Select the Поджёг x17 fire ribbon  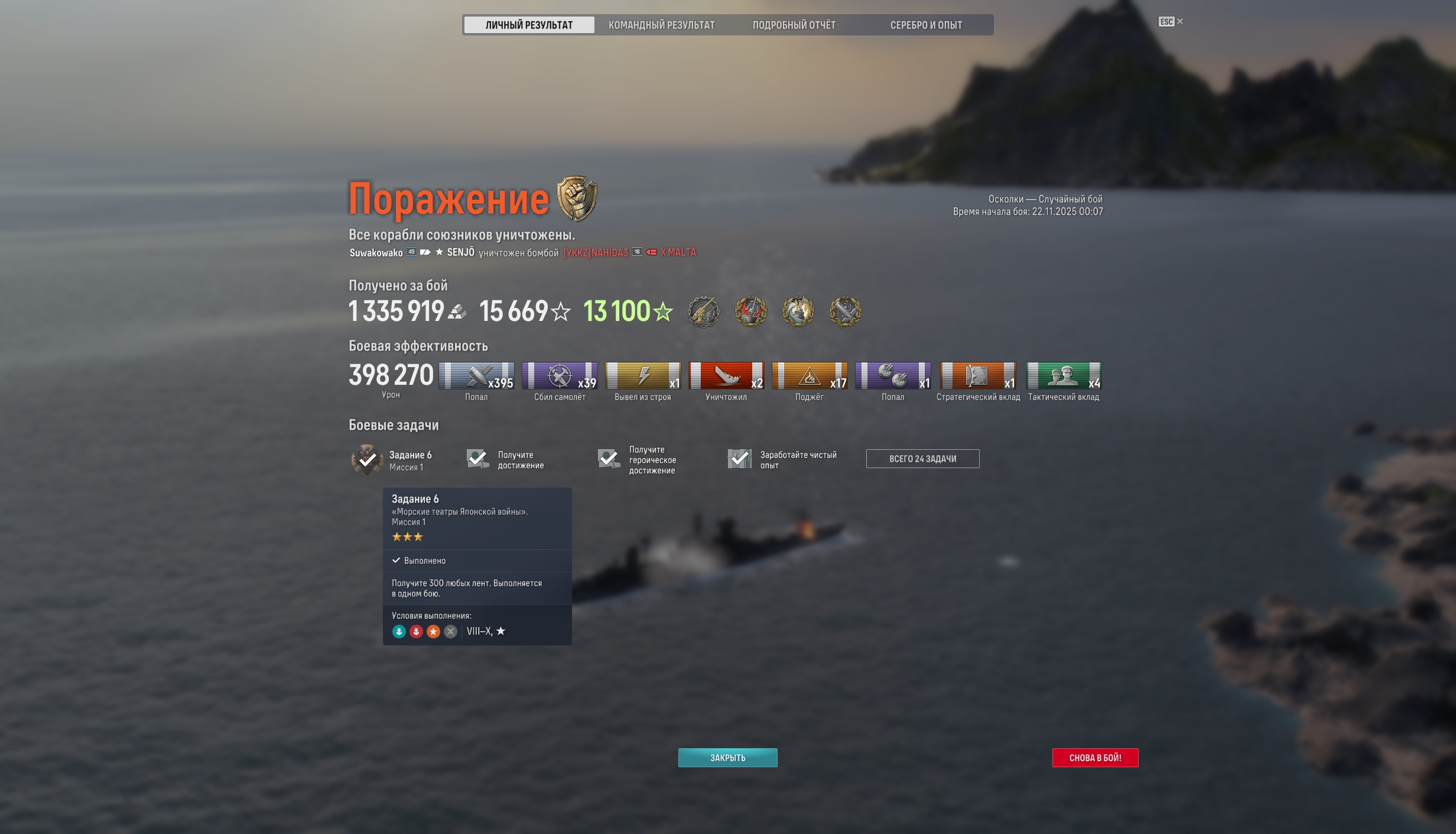[x=810, y=376]
